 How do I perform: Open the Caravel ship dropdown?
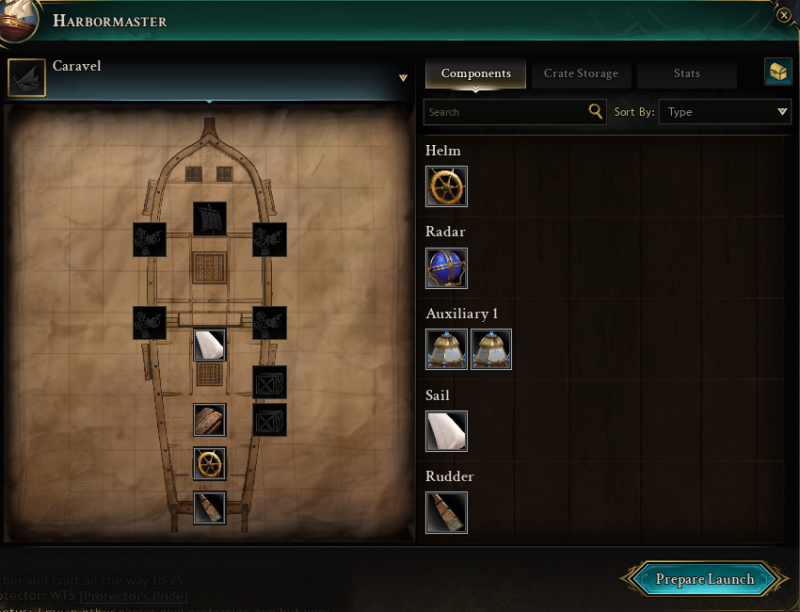point(403,78)
